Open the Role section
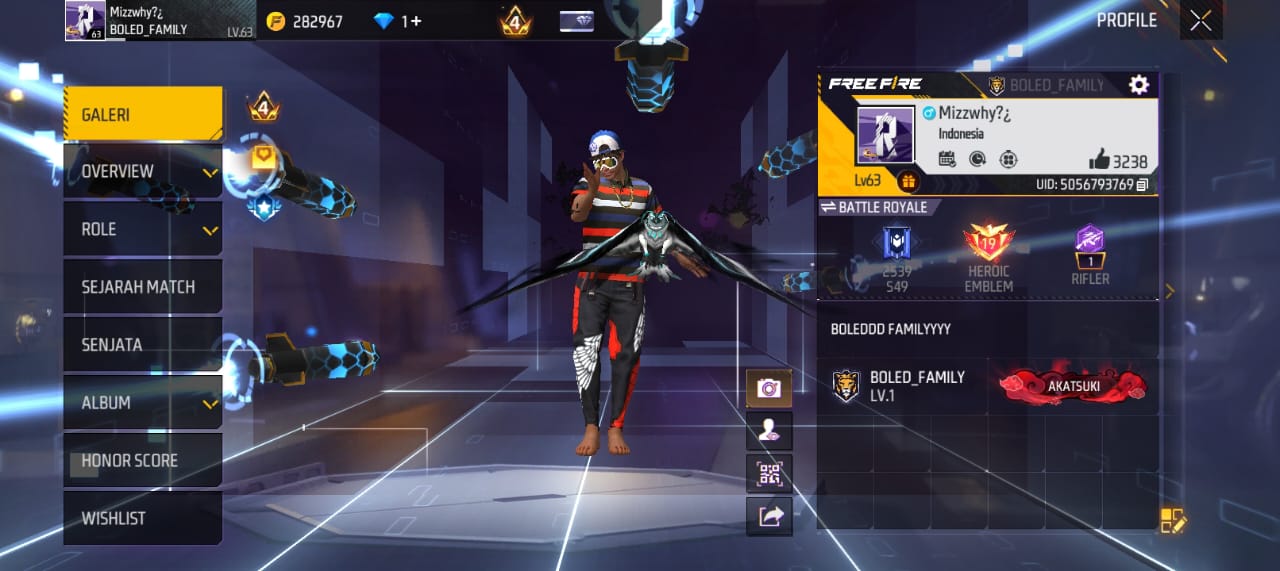 143,230
